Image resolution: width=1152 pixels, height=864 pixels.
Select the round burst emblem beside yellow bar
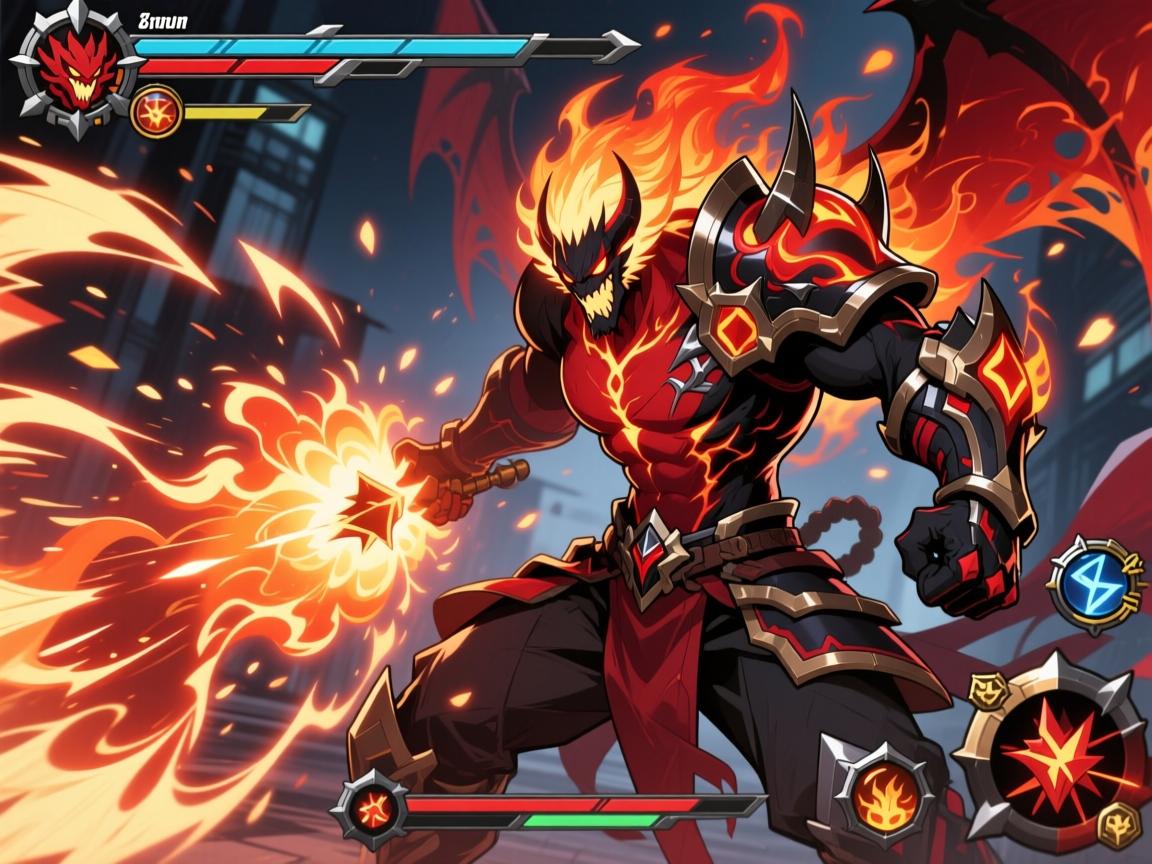[x=156, y=111]
